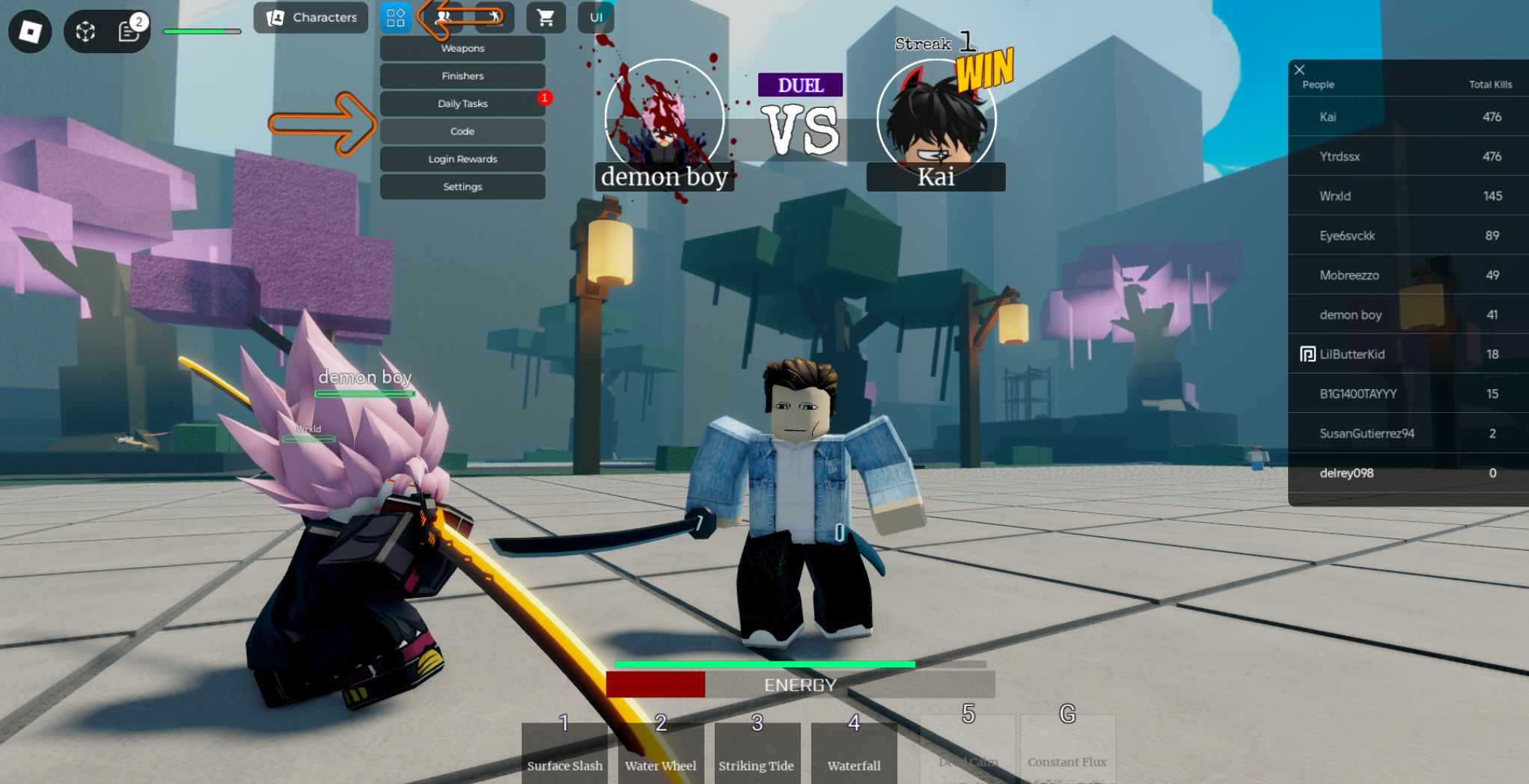Expand Daily Tasks with red notification

pos(462,103)
